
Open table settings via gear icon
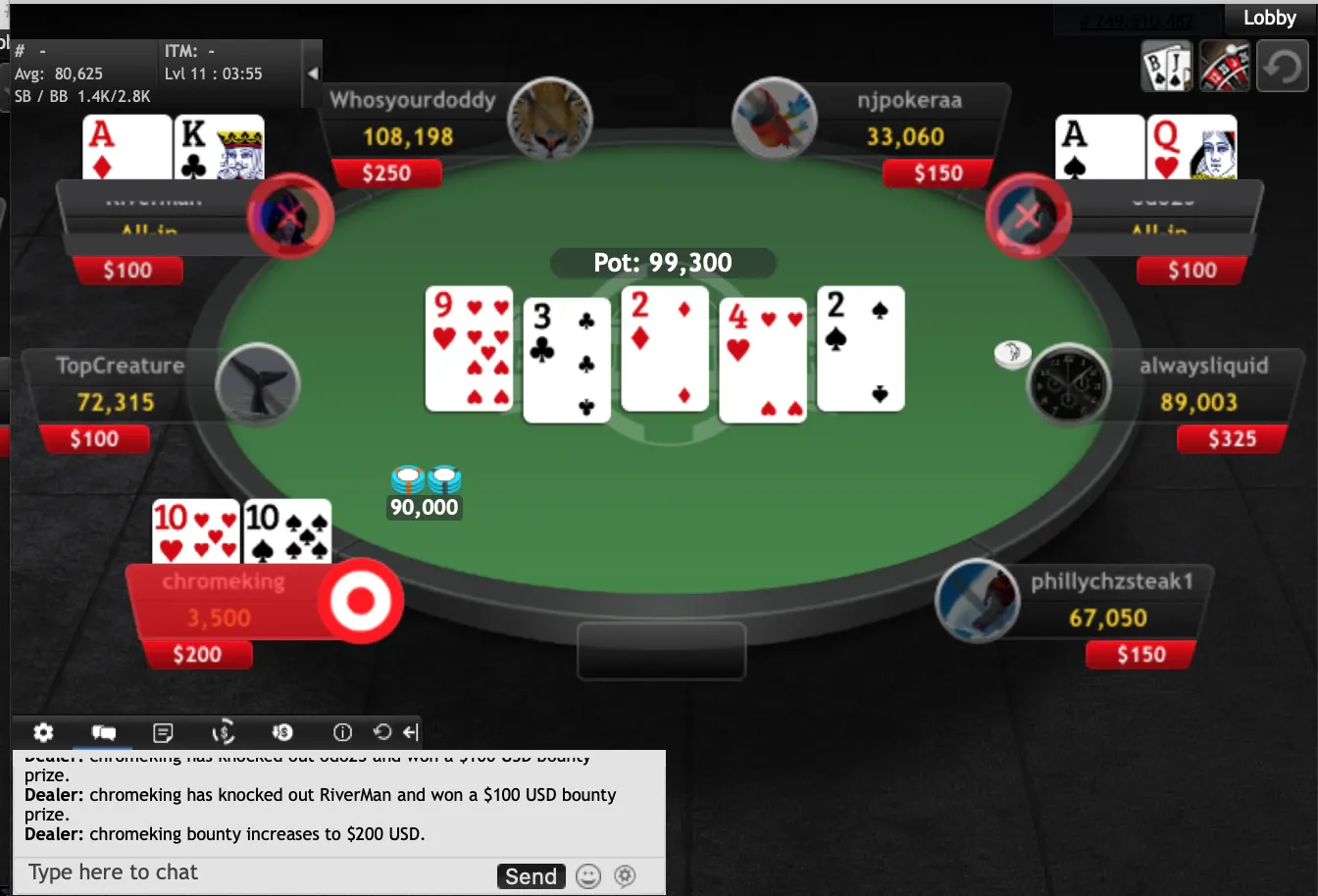coord(43,732)
